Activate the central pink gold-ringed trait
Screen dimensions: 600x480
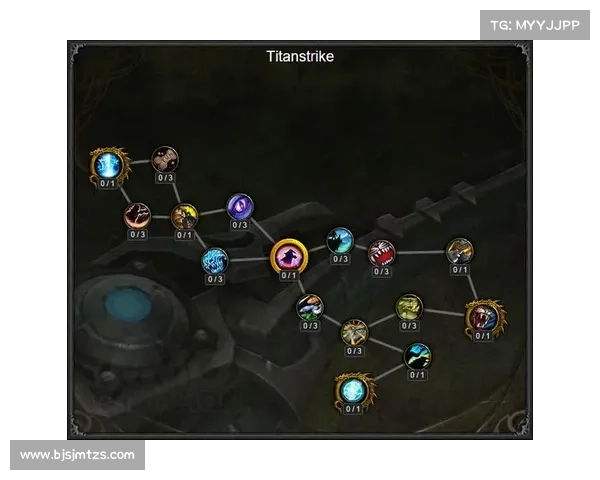tap(289, 256)
